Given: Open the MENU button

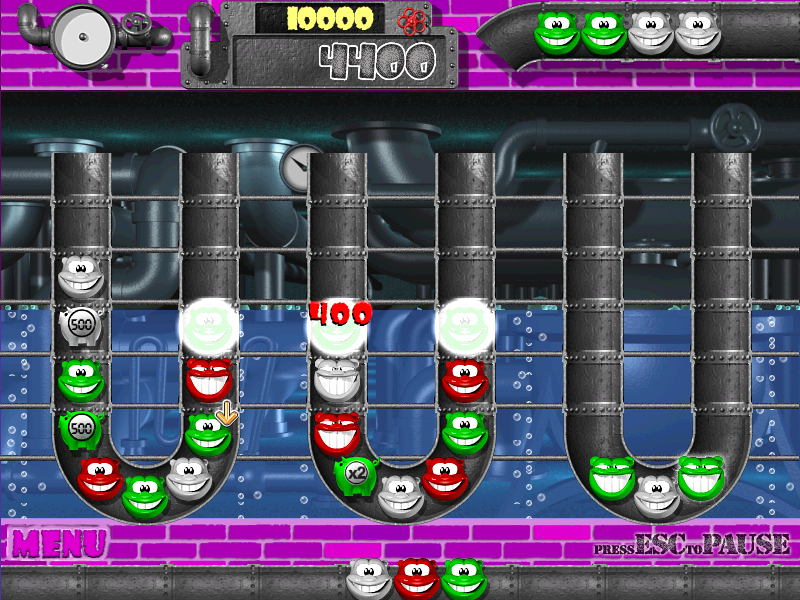Looking at the screenshot, I should 59,543.
